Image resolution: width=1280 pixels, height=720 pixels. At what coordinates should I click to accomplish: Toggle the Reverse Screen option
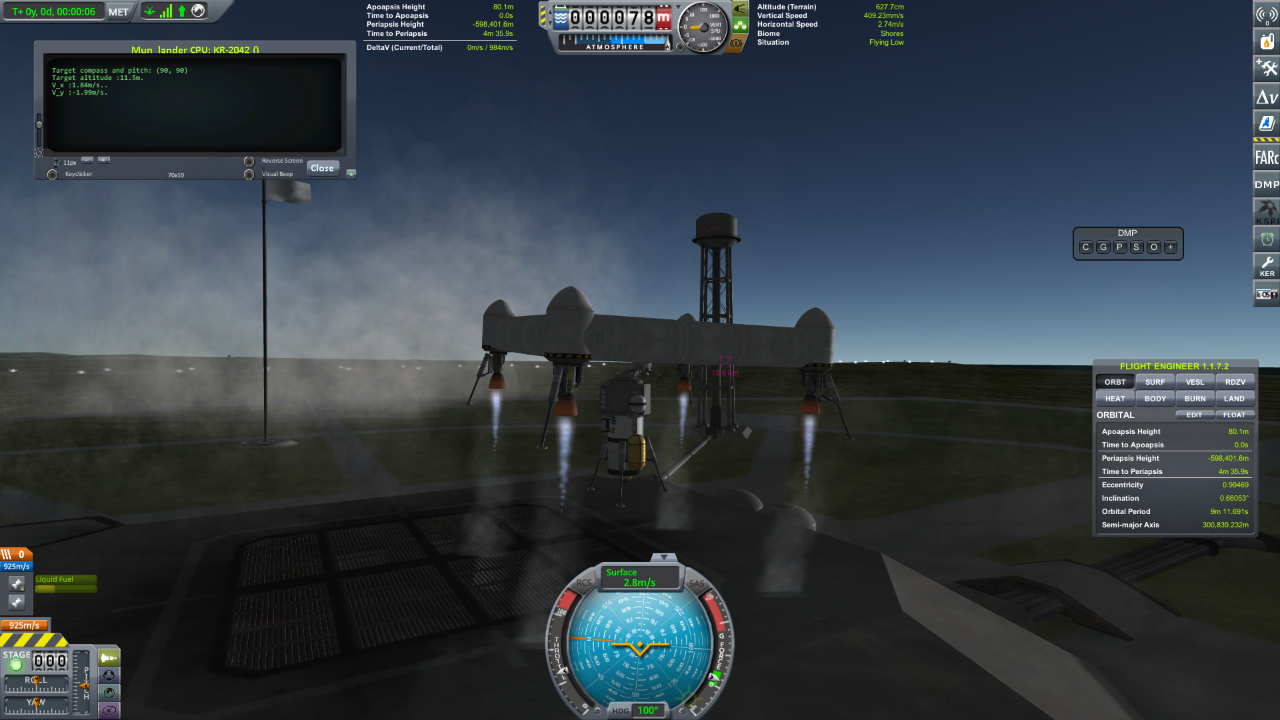(249, 161)
